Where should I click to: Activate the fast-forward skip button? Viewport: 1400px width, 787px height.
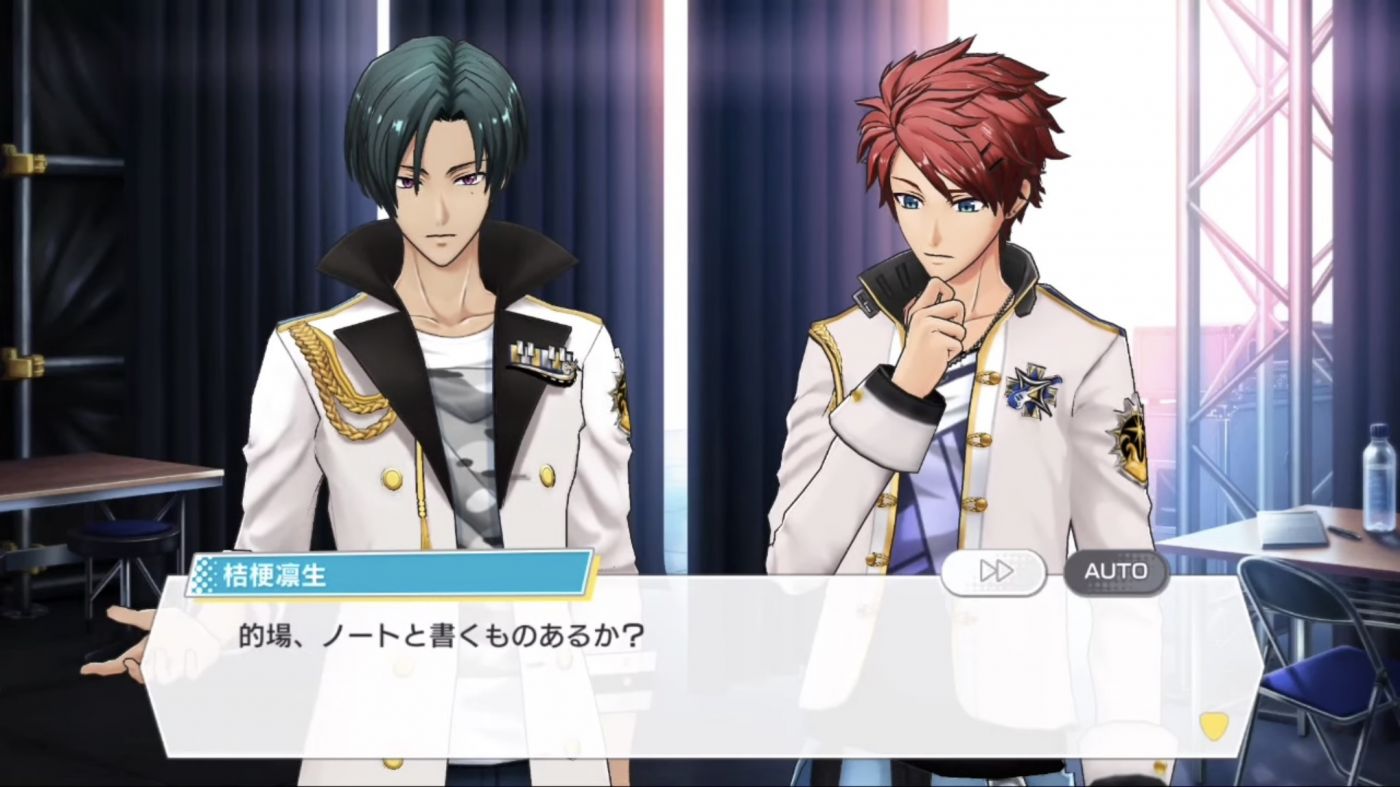tap(994, 571)
